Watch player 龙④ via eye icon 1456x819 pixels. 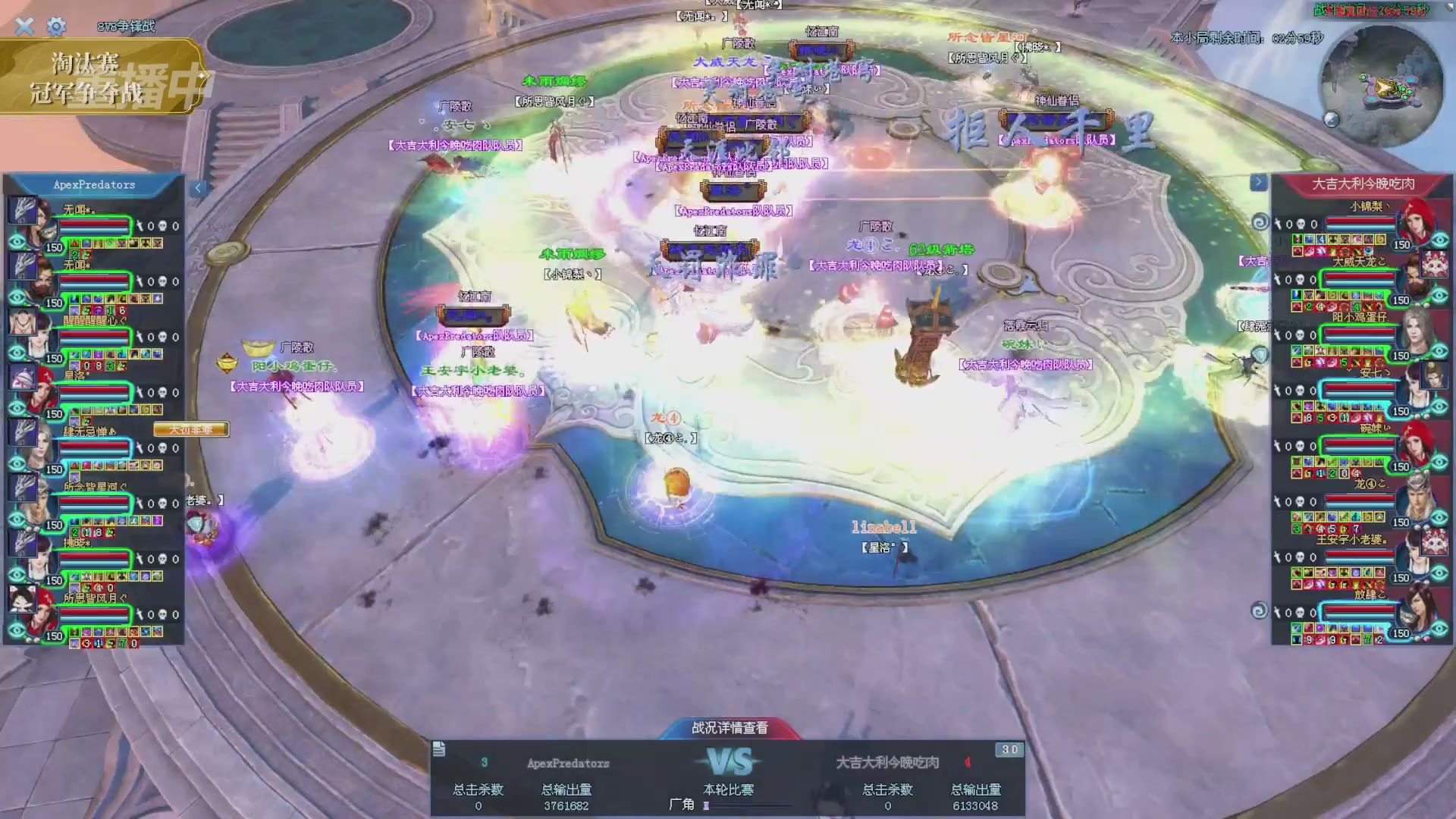pyautogui.click(x=1439, y=518)
